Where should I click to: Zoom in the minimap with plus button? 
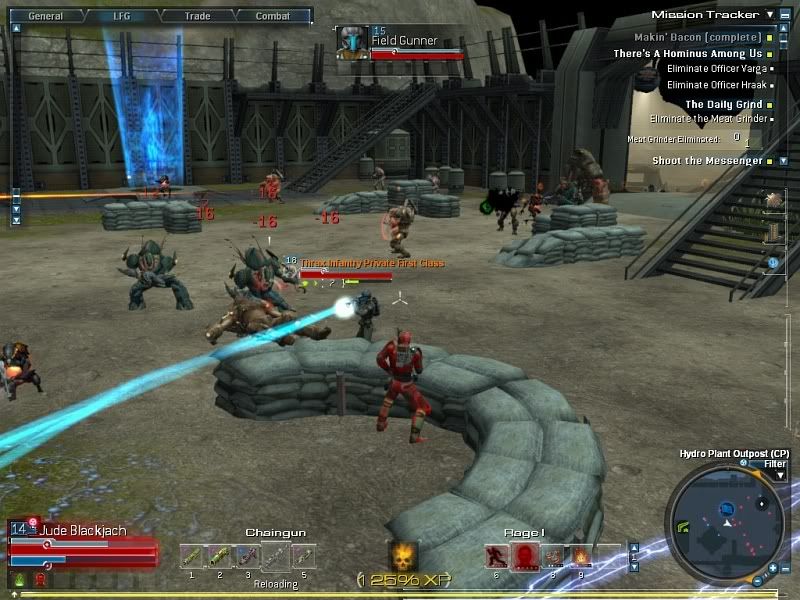[x=775, y=570]
